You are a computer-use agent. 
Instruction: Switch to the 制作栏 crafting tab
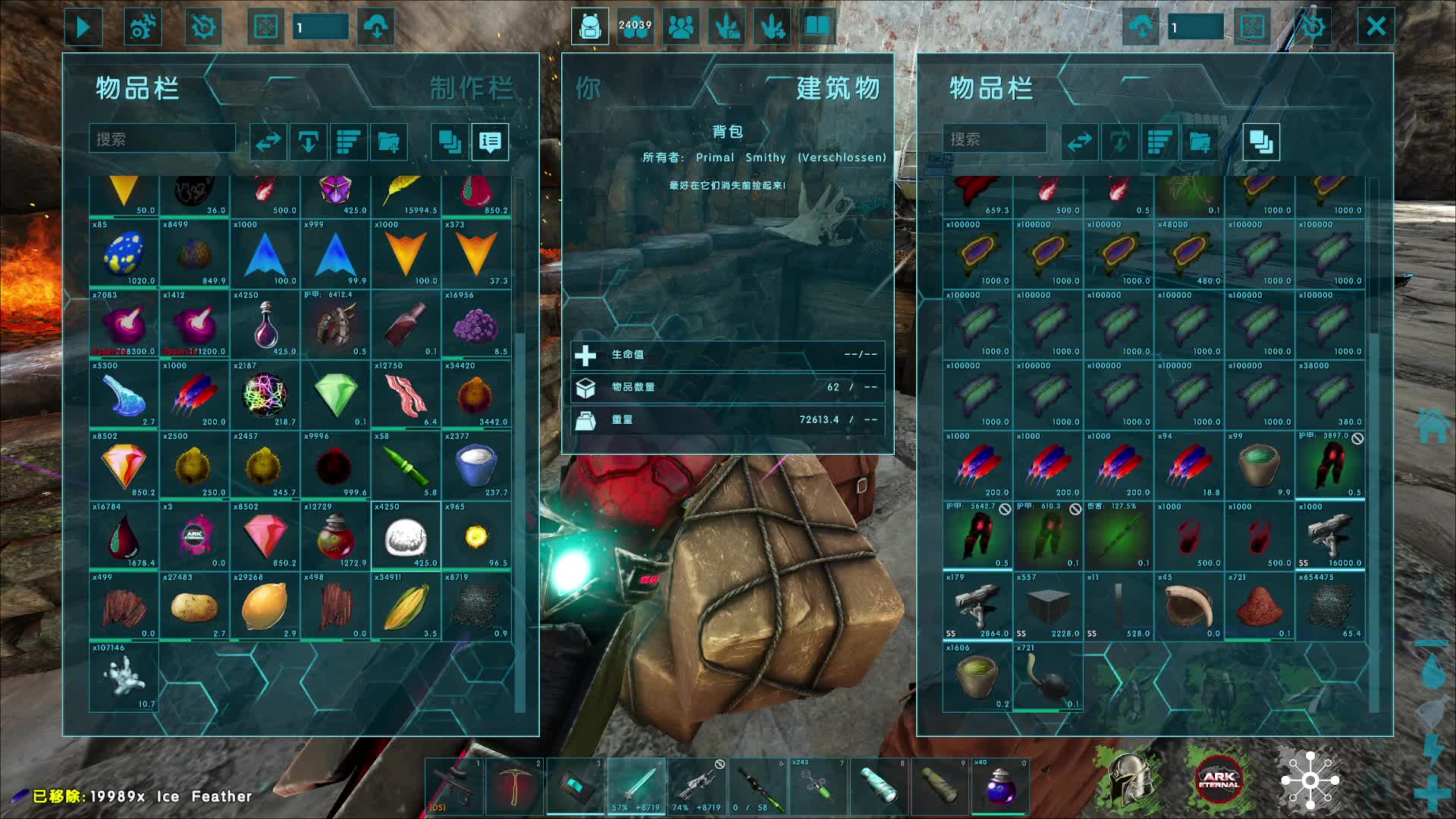coord(472,89)
